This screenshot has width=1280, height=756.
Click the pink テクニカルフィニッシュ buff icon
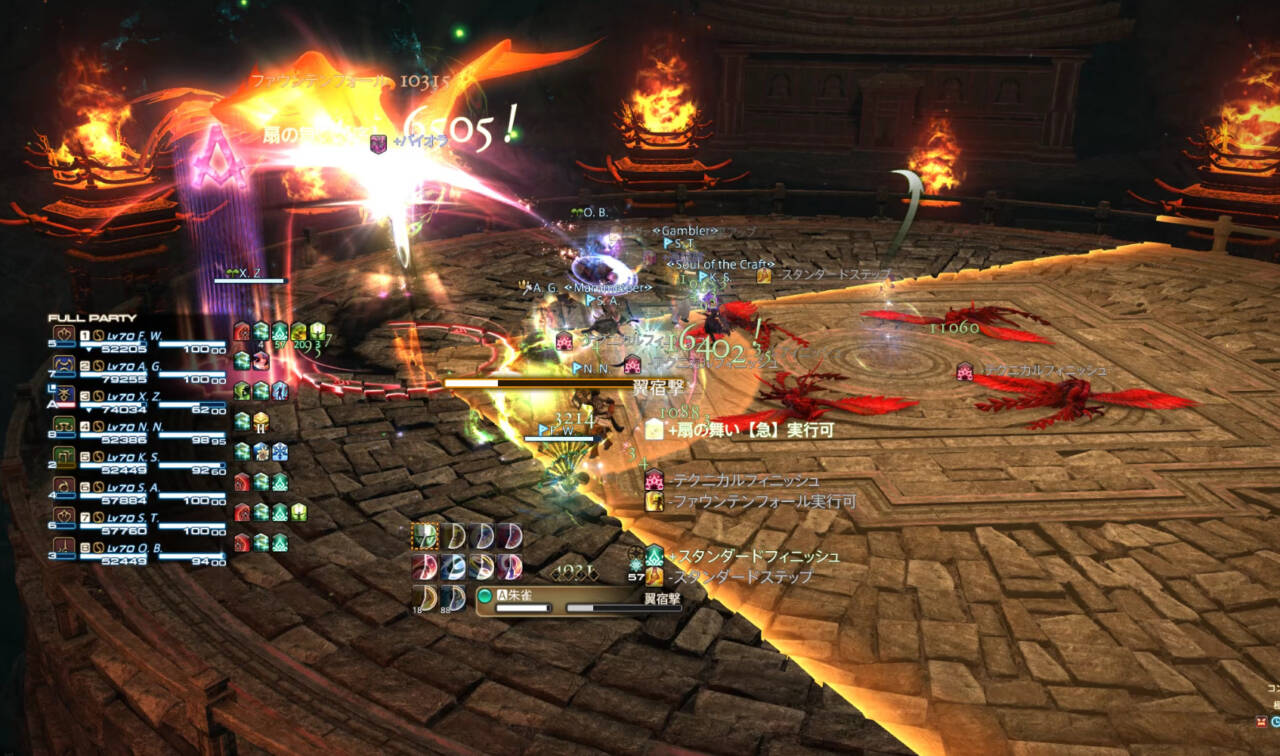tap(653, 481)
